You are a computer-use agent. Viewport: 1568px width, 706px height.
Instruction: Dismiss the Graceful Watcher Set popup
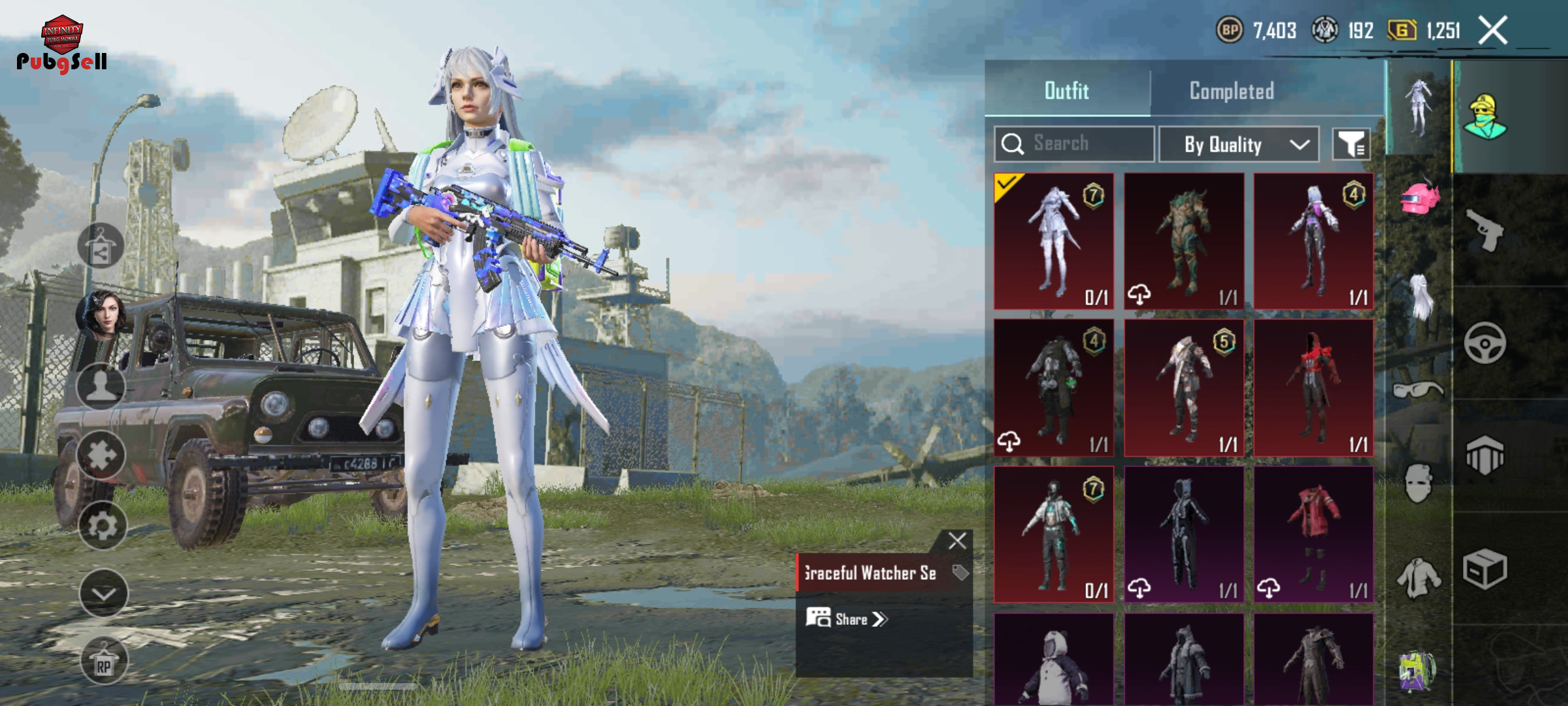click(957, 541)
